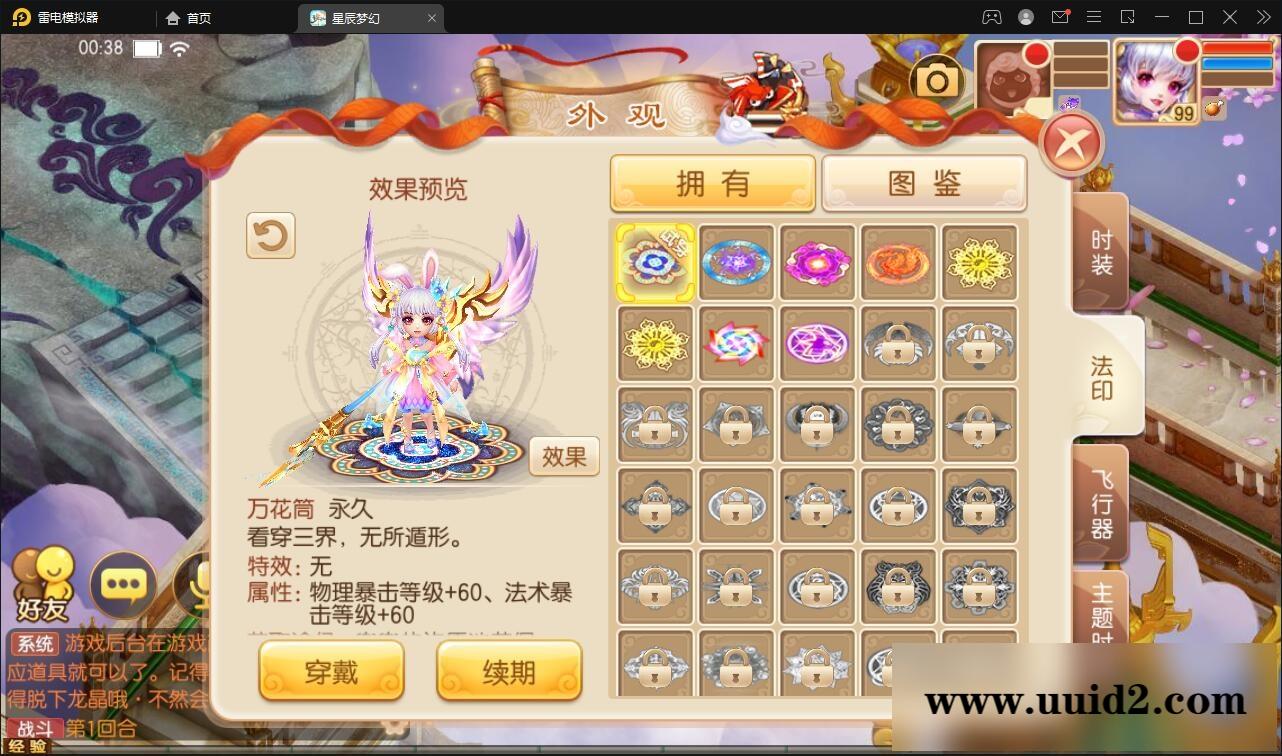
Task: Expand more emulator tools via the double chevron
Action: pos(1262,17)
